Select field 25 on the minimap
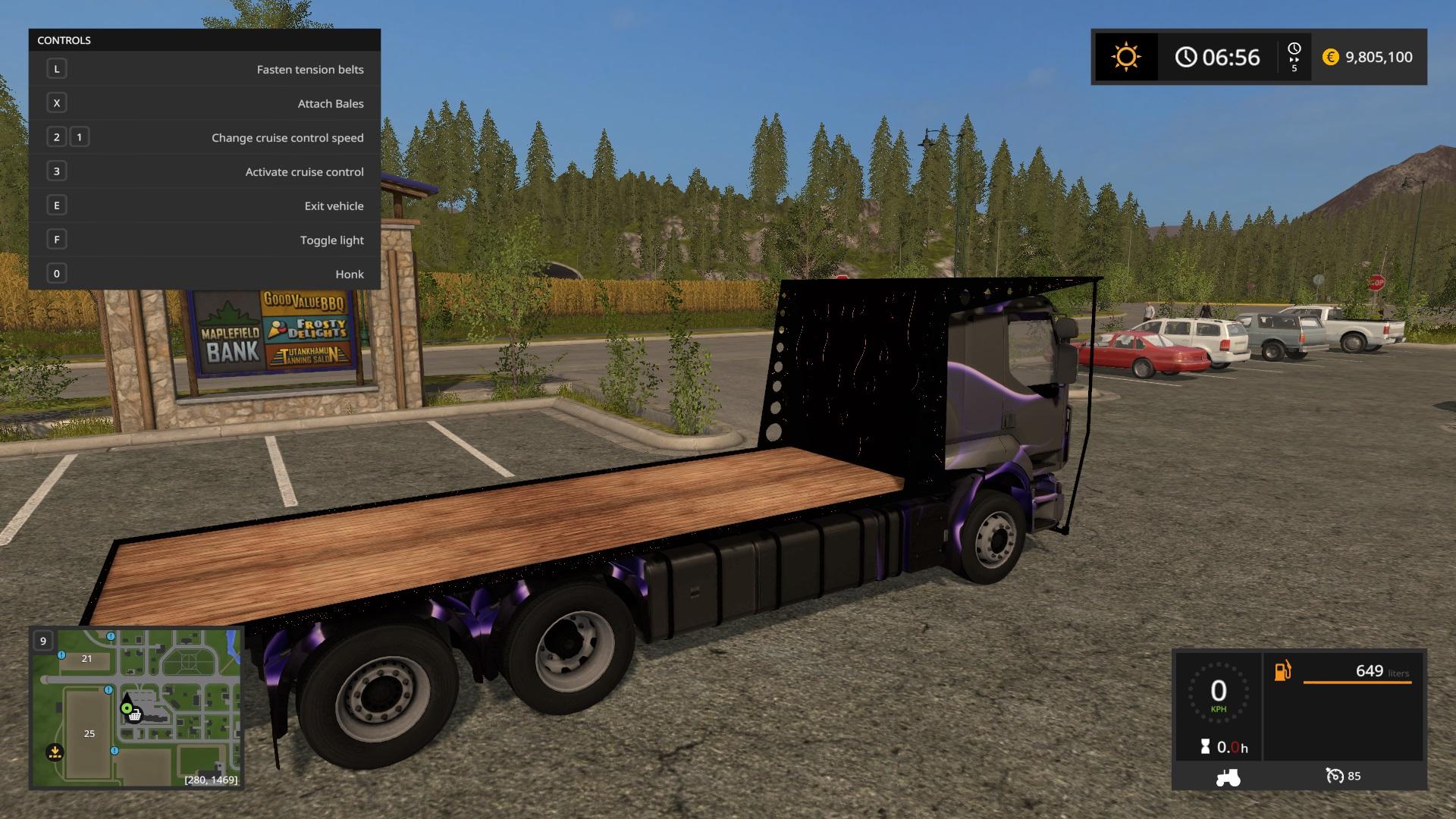 pos(89,733)
